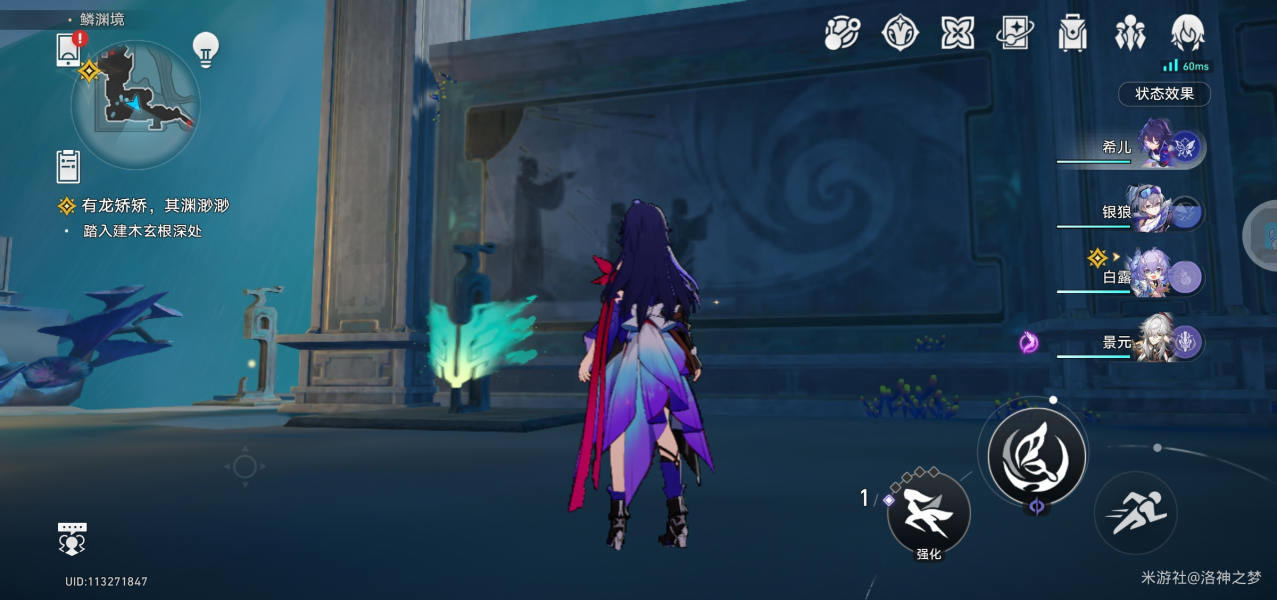Open the backpack inventory icon
Screen dimensions: 1277x600
tap(1073, 33)
